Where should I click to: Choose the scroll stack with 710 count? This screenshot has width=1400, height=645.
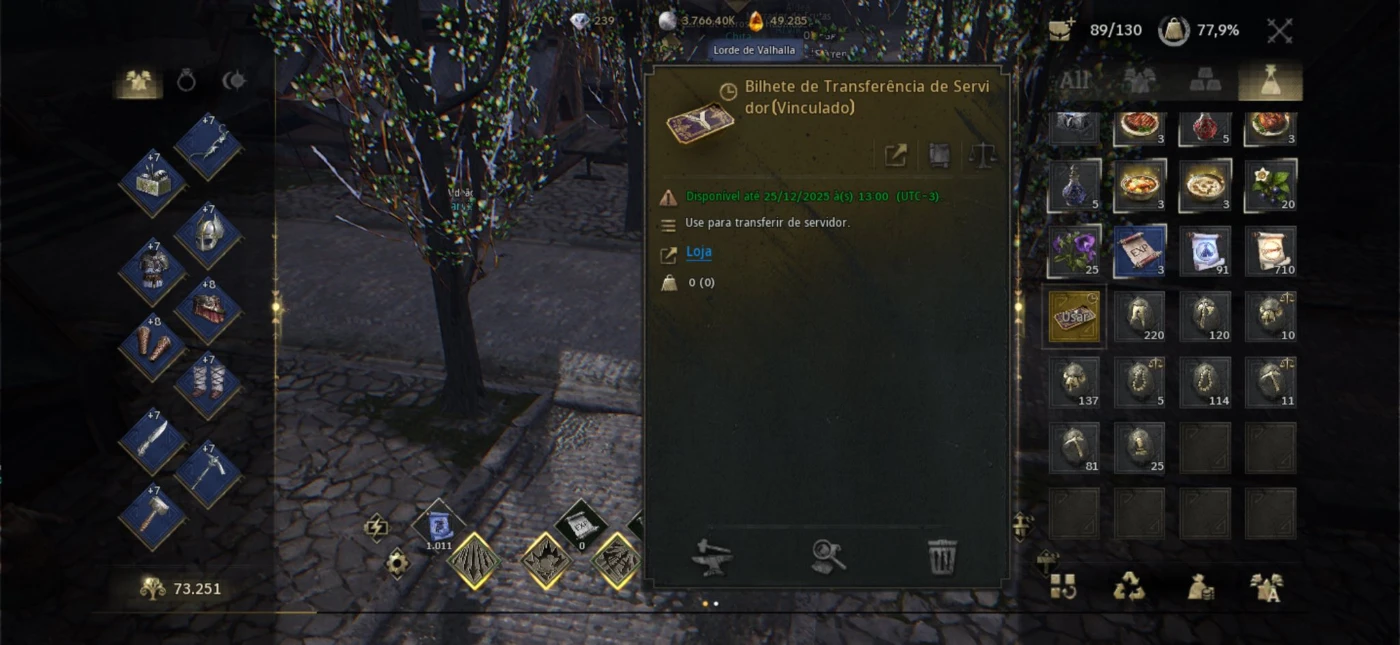[x=1270, y=251]
